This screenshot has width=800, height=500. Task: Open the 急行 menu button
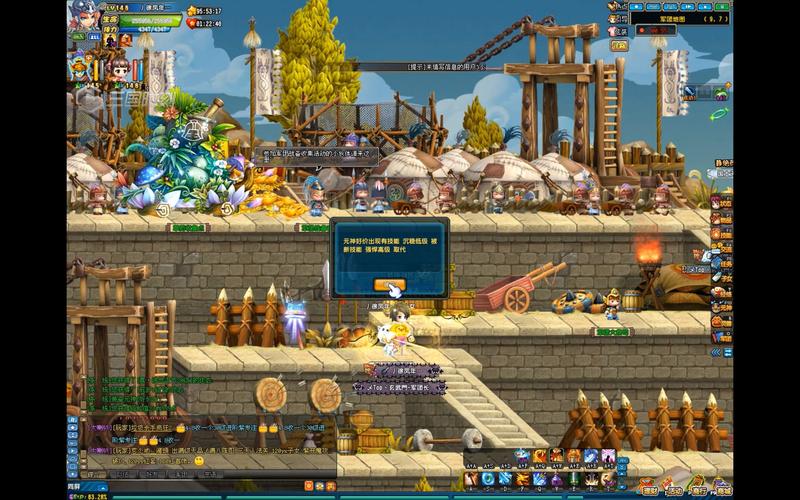pos(699,489)
